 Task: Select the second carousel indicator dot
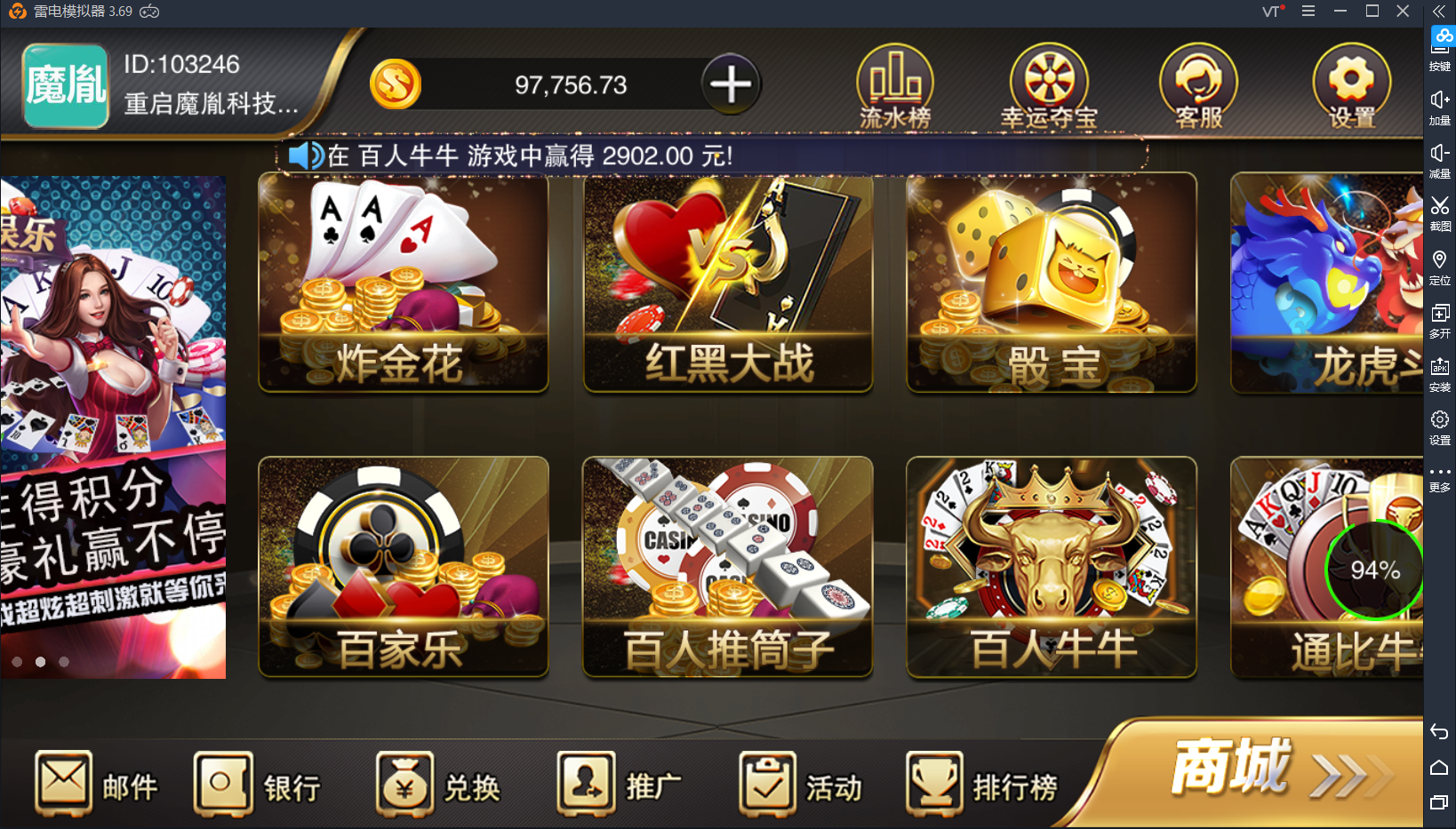click(39, 662)
